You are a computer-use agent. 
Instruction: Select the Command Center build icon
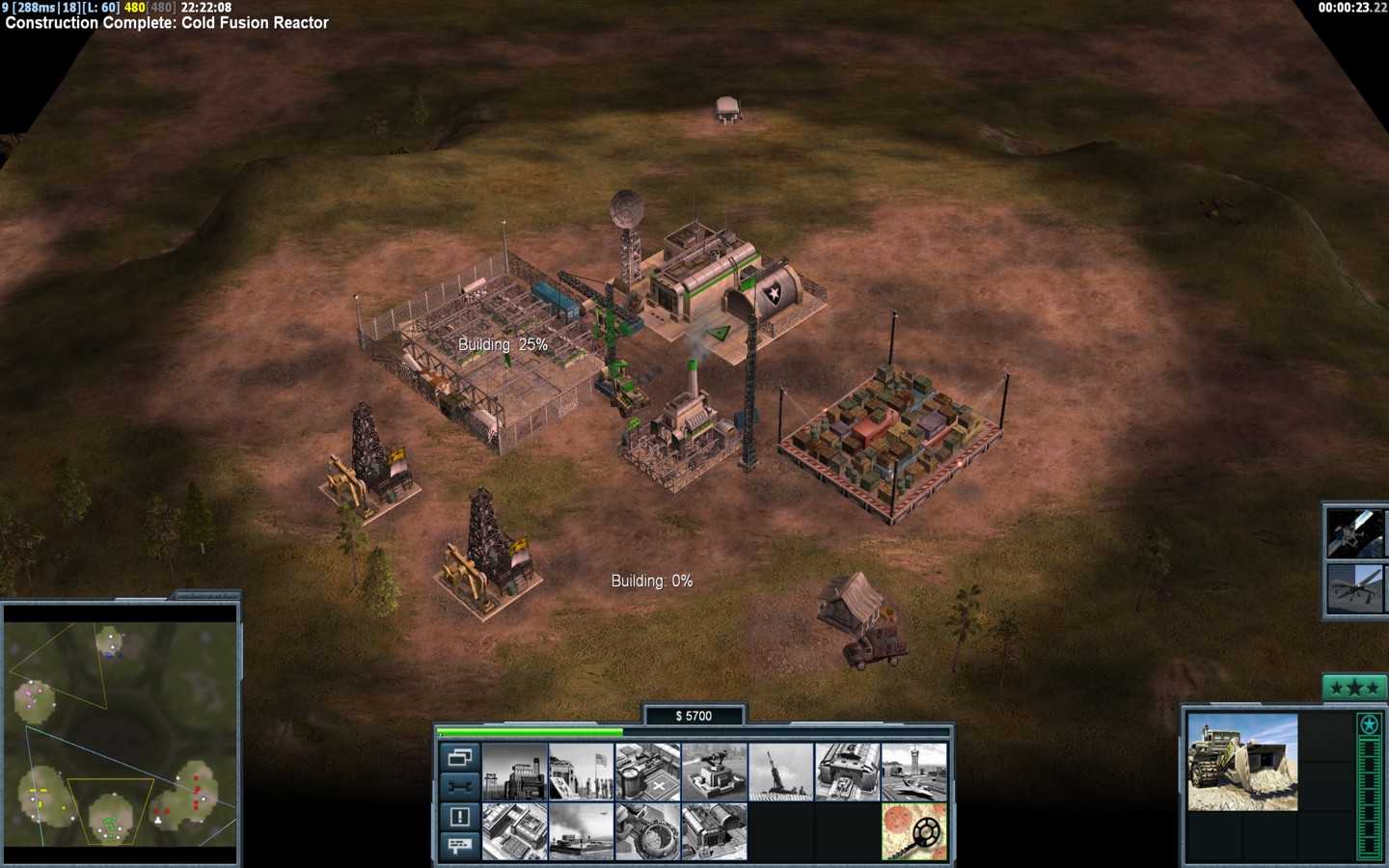[714, 831]
